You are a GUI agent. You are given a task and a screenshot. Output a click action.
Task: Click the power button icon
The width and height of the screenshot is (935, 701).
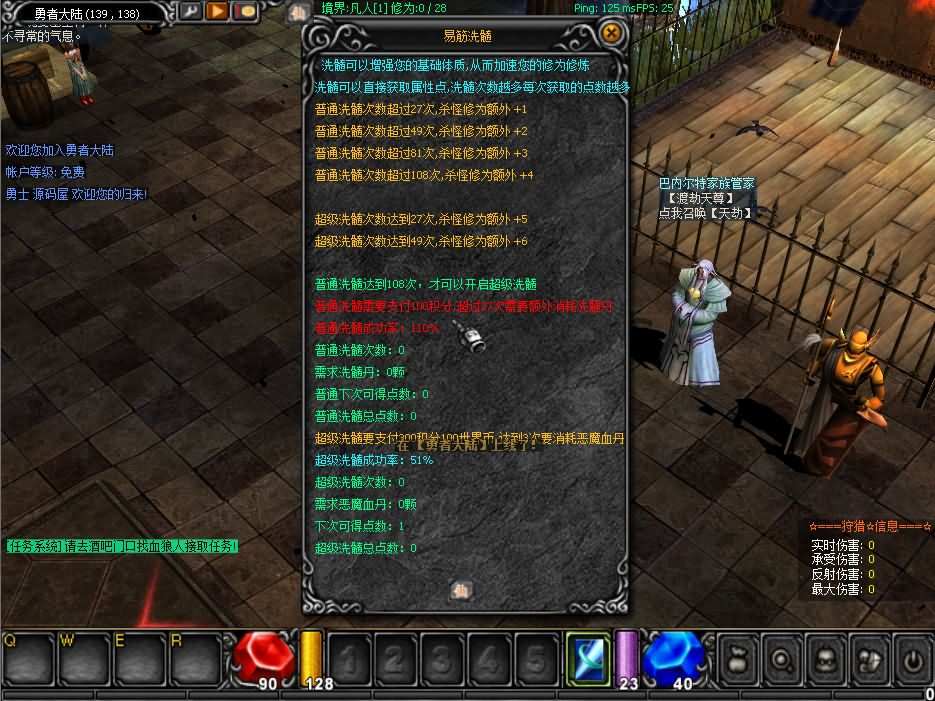point(912,660)
